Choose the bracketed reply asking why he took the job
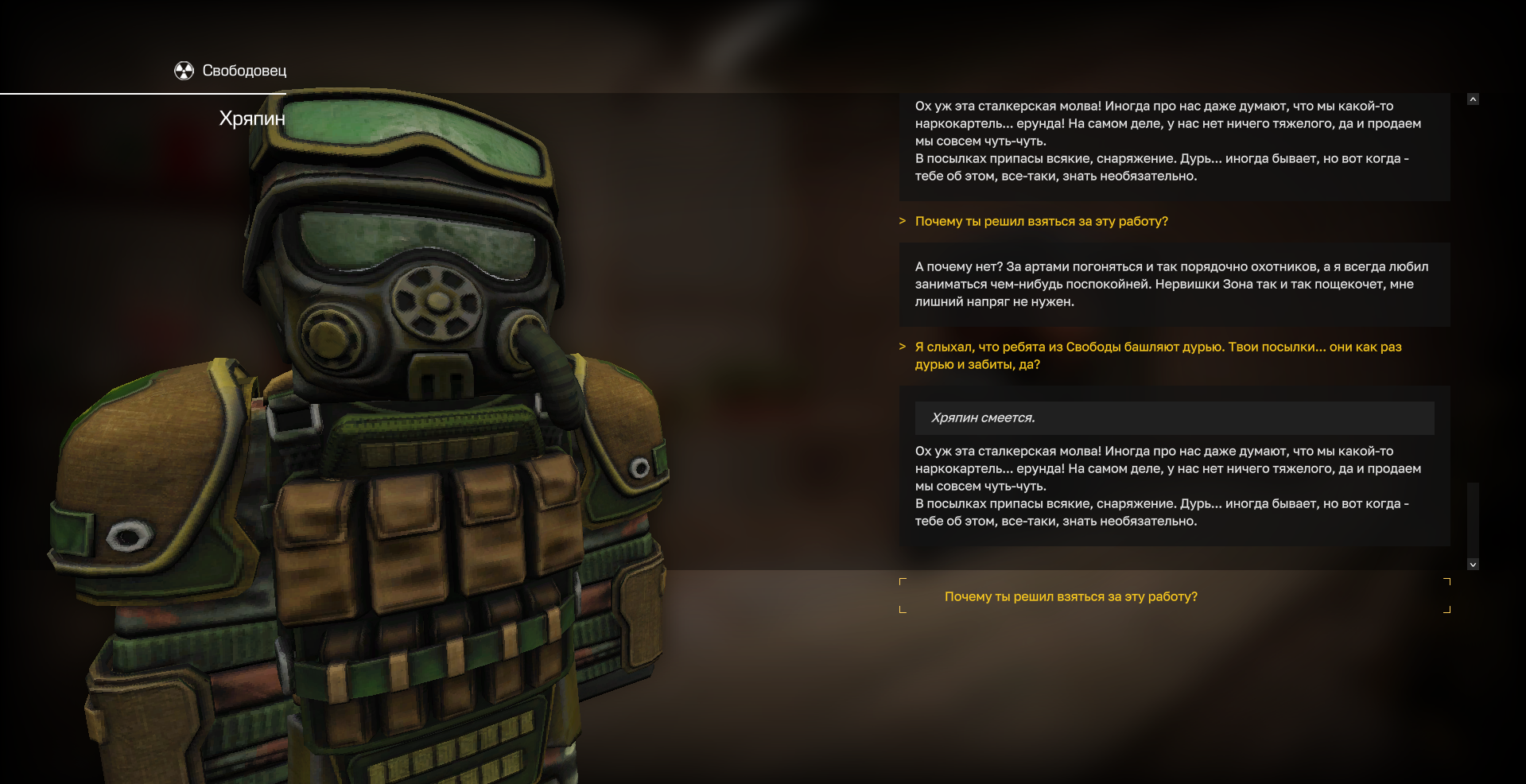The width and height of the screenshot is (1526, 784). (x=1070, y=597)
